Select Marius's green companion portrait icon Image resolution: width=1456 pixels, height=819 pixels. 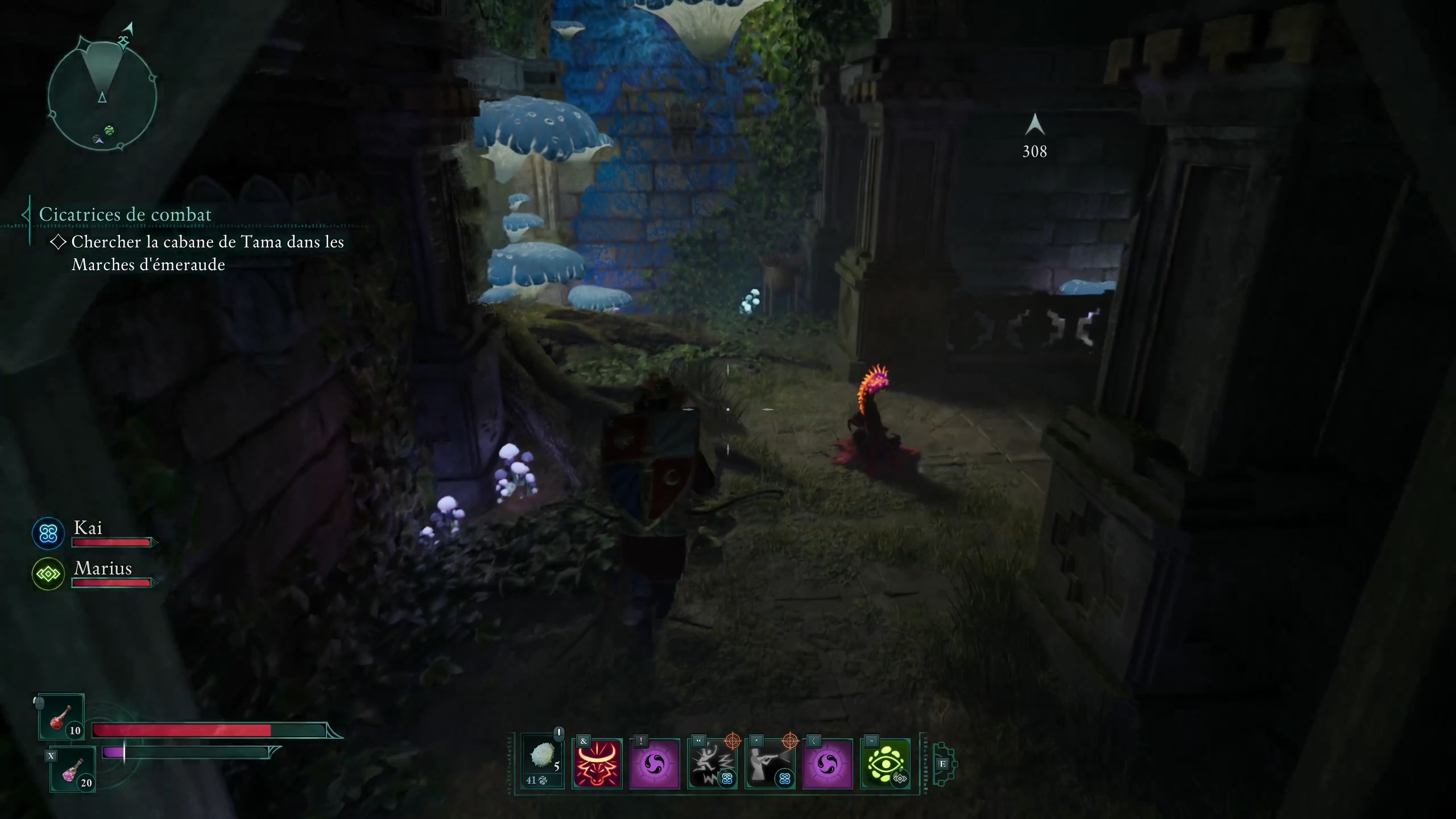pos(48,574)
